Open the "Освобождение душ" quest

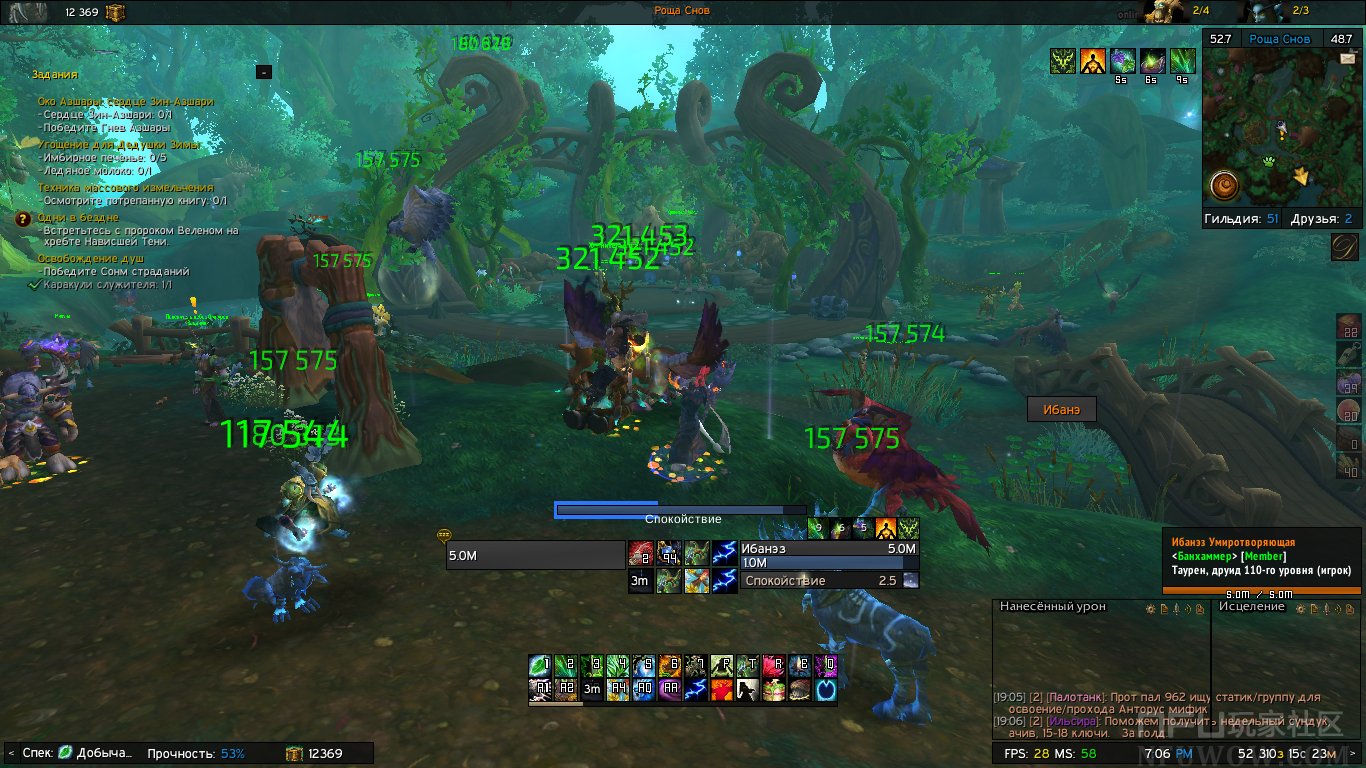[x=85, y=258]
